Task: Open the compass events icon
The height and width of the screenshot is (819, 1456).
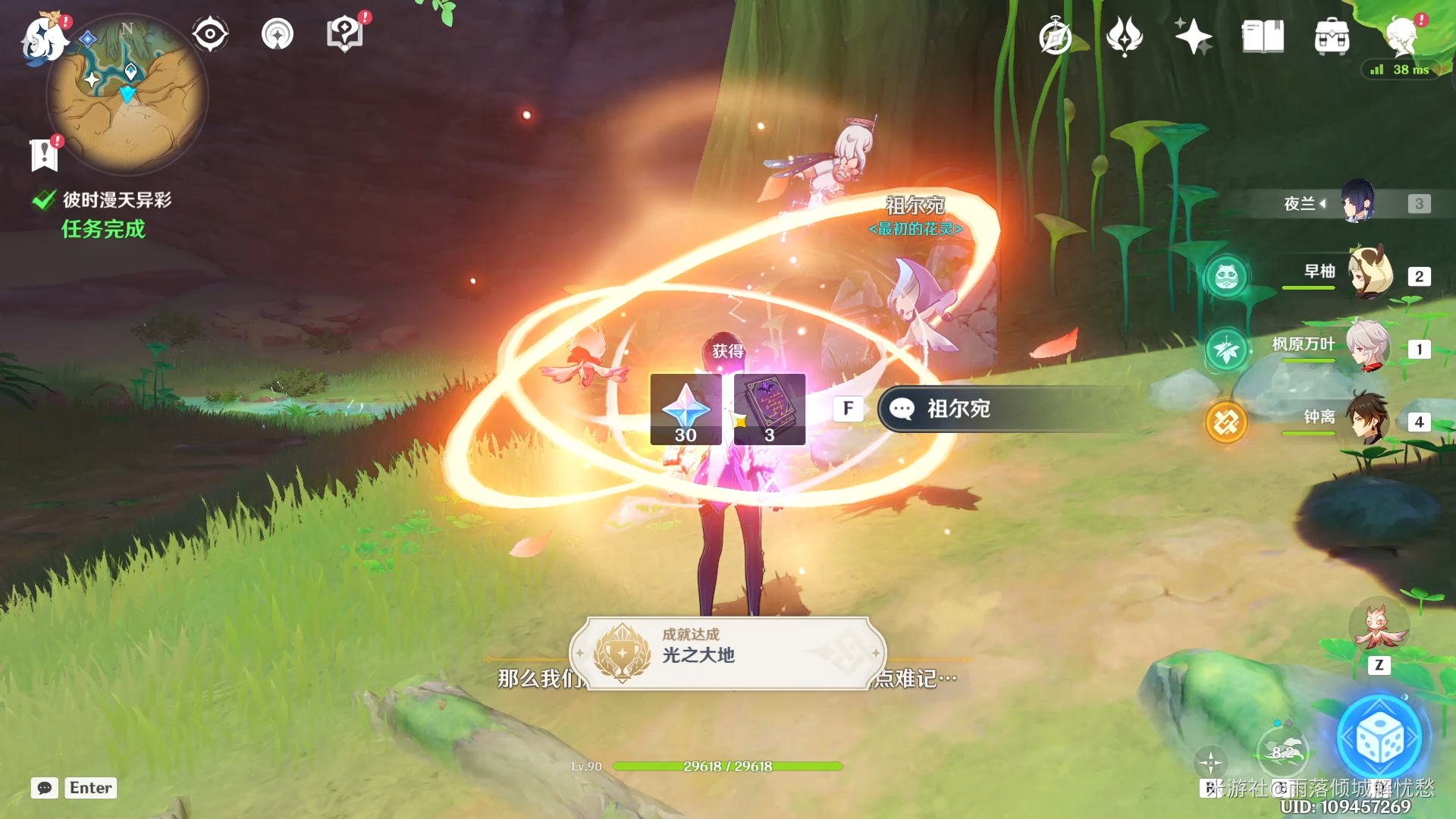Action: pyautogui.click(x=1055, y=37)
